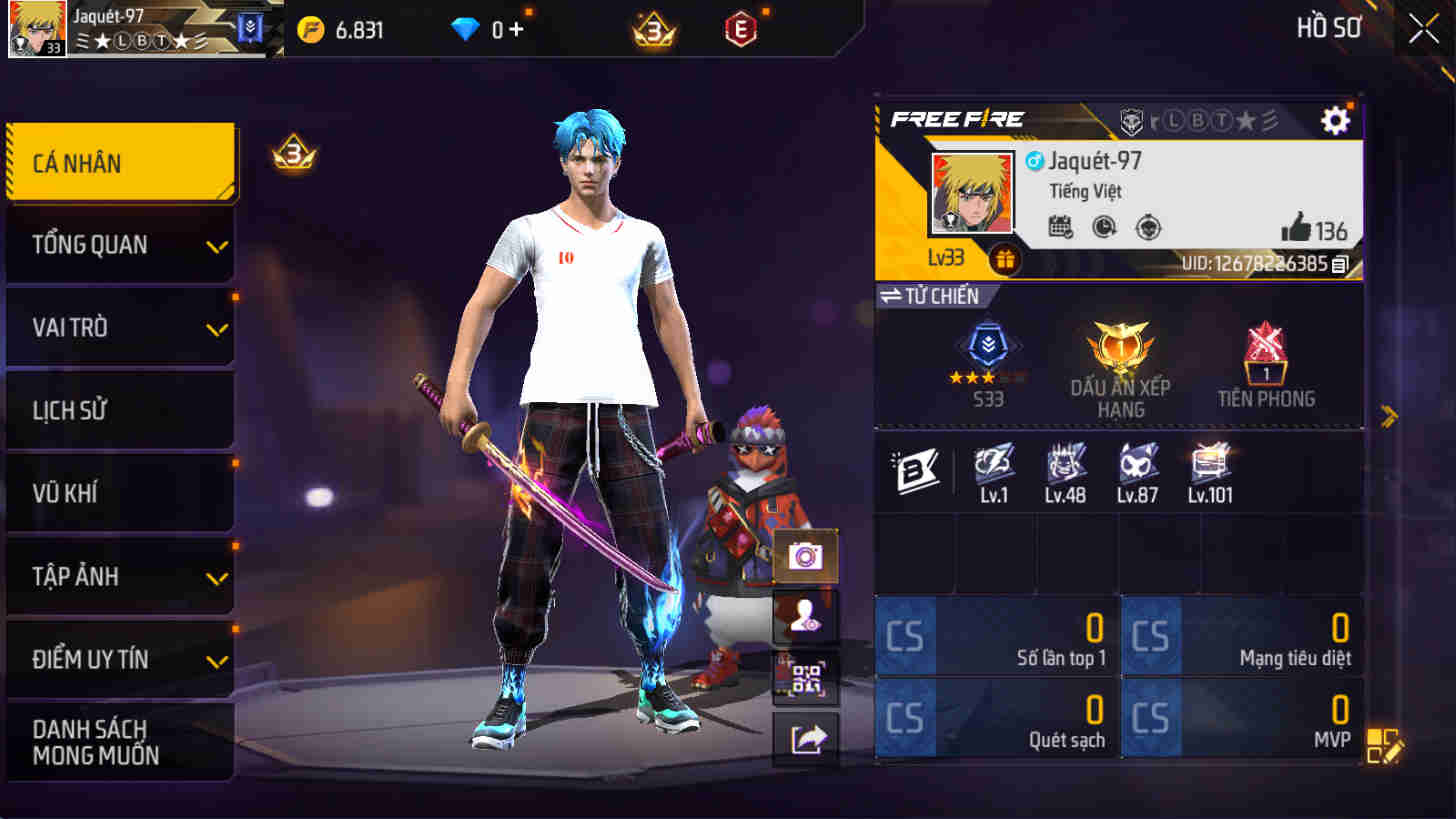Select the Lv.101 pet icon
Image resolution: width=1456 pixels, height=819 pixels.
coord(1210,466)
